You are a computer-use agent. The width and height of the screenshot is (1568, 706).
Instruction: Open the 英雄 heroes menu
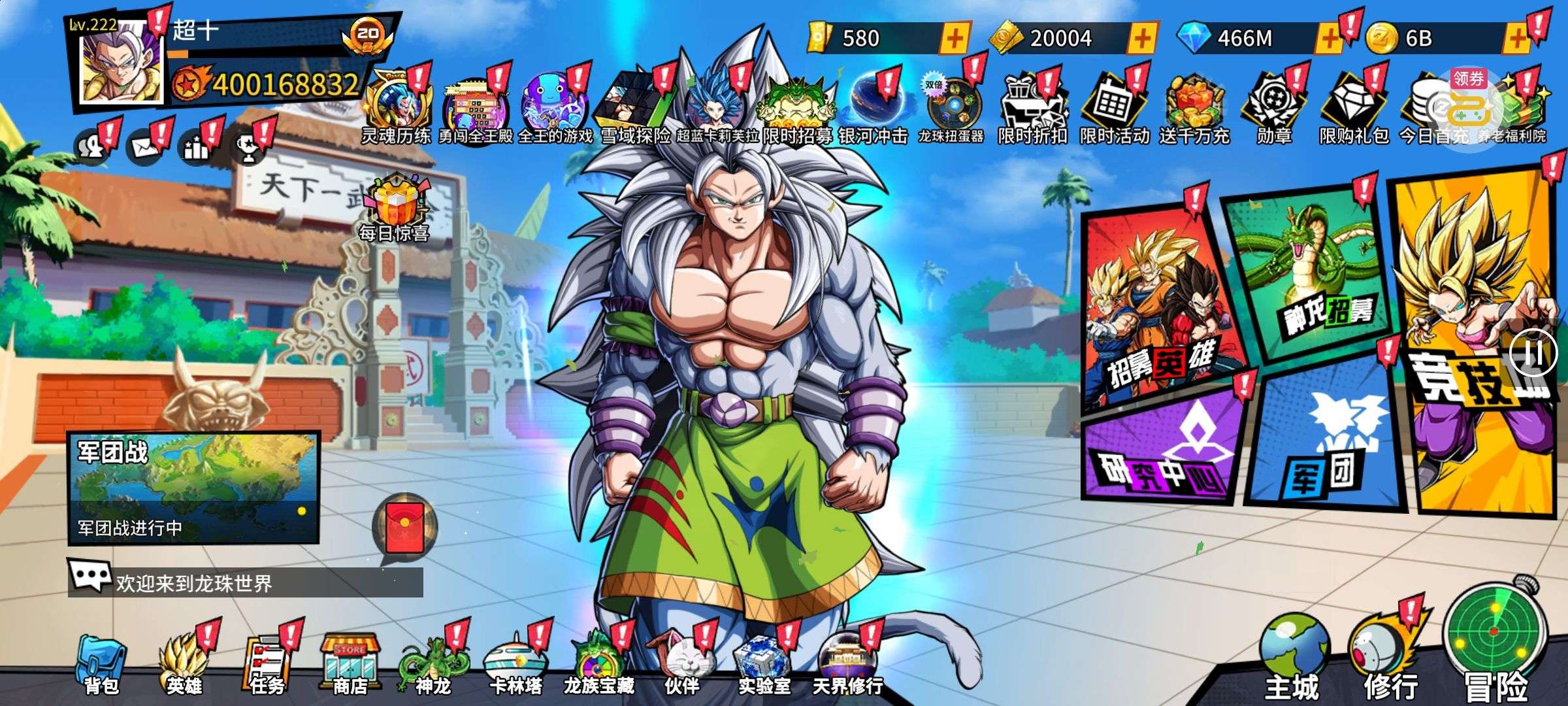point(184,664)
